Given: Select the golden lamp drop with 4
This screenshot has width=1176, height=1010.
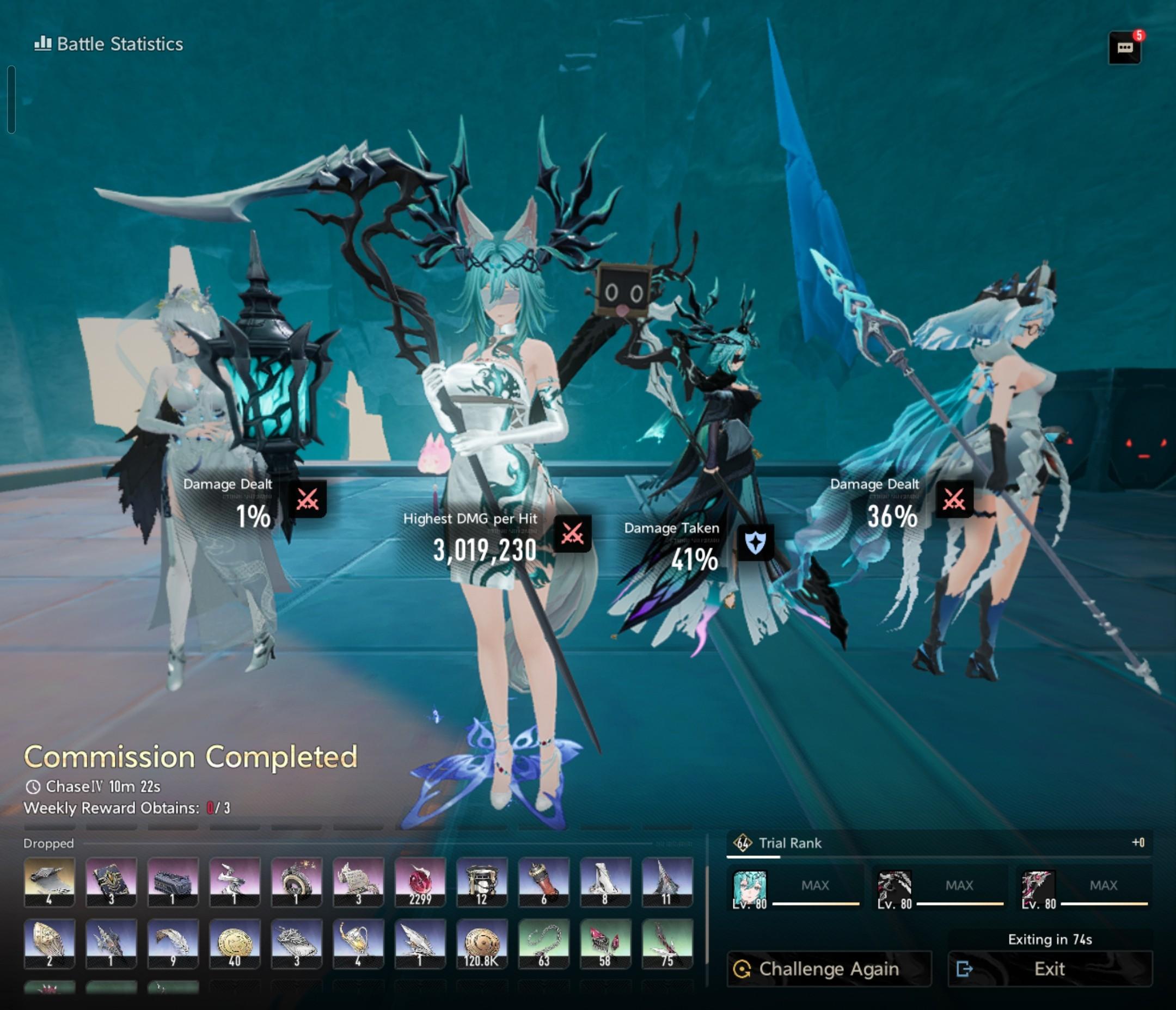Looking at the screenshot, I should coord(358,943).
